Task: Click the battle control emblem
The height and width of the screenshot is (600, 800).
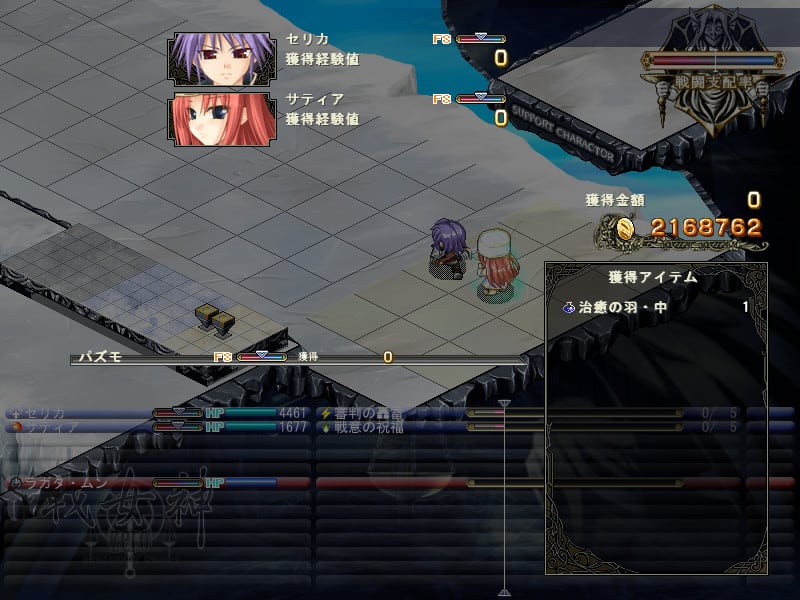Action: pyautogui.click(x=713, y=73)
